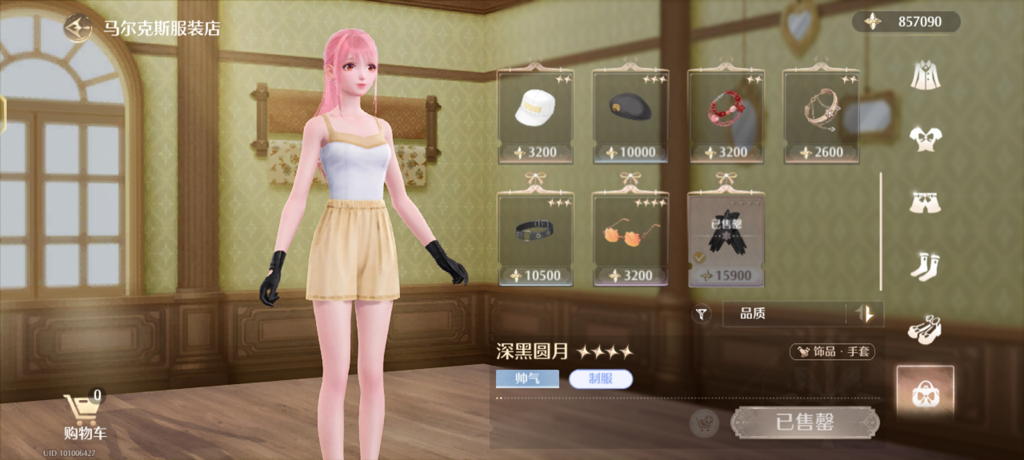Switch to the tops category

tap(923, 139)
